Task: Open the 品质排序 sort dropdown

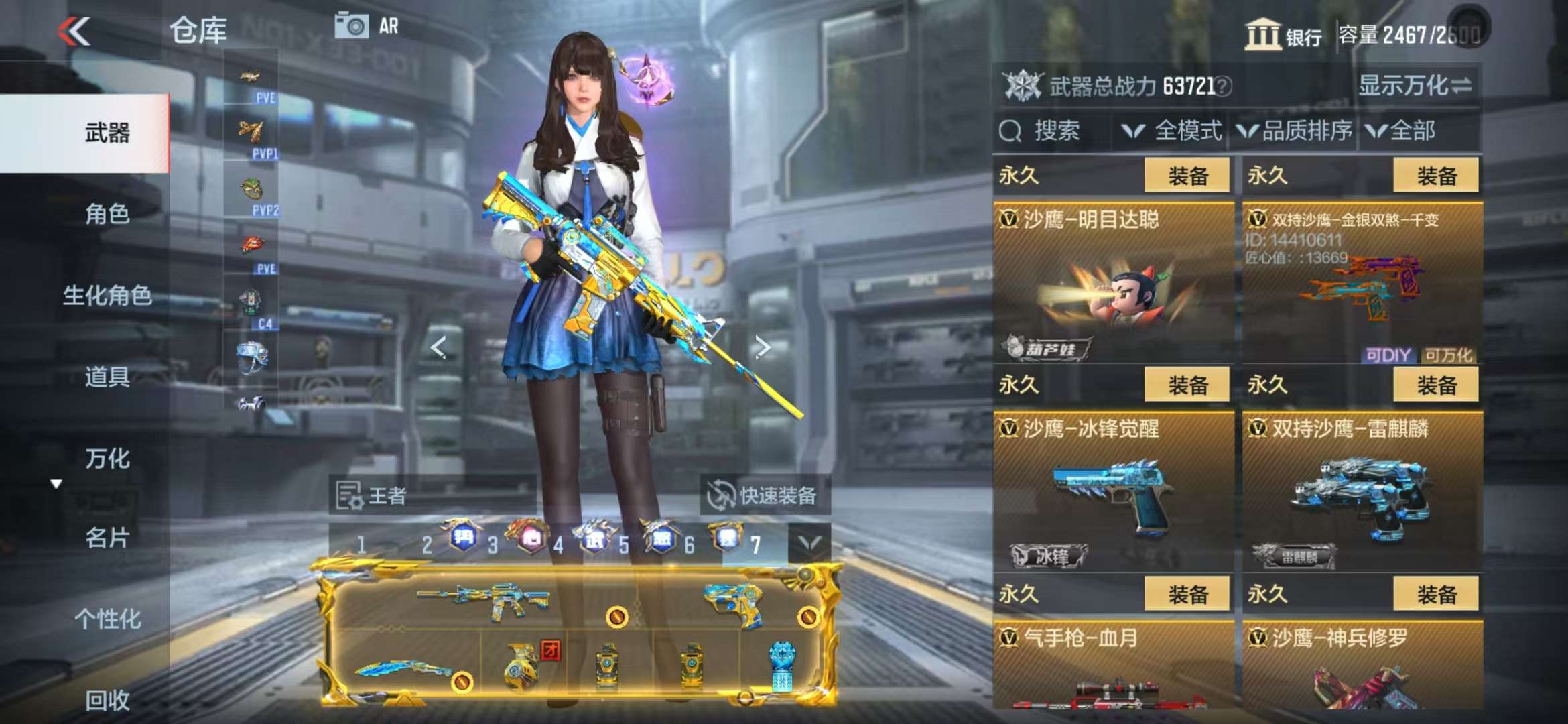Action: (x=1295, y=131)
